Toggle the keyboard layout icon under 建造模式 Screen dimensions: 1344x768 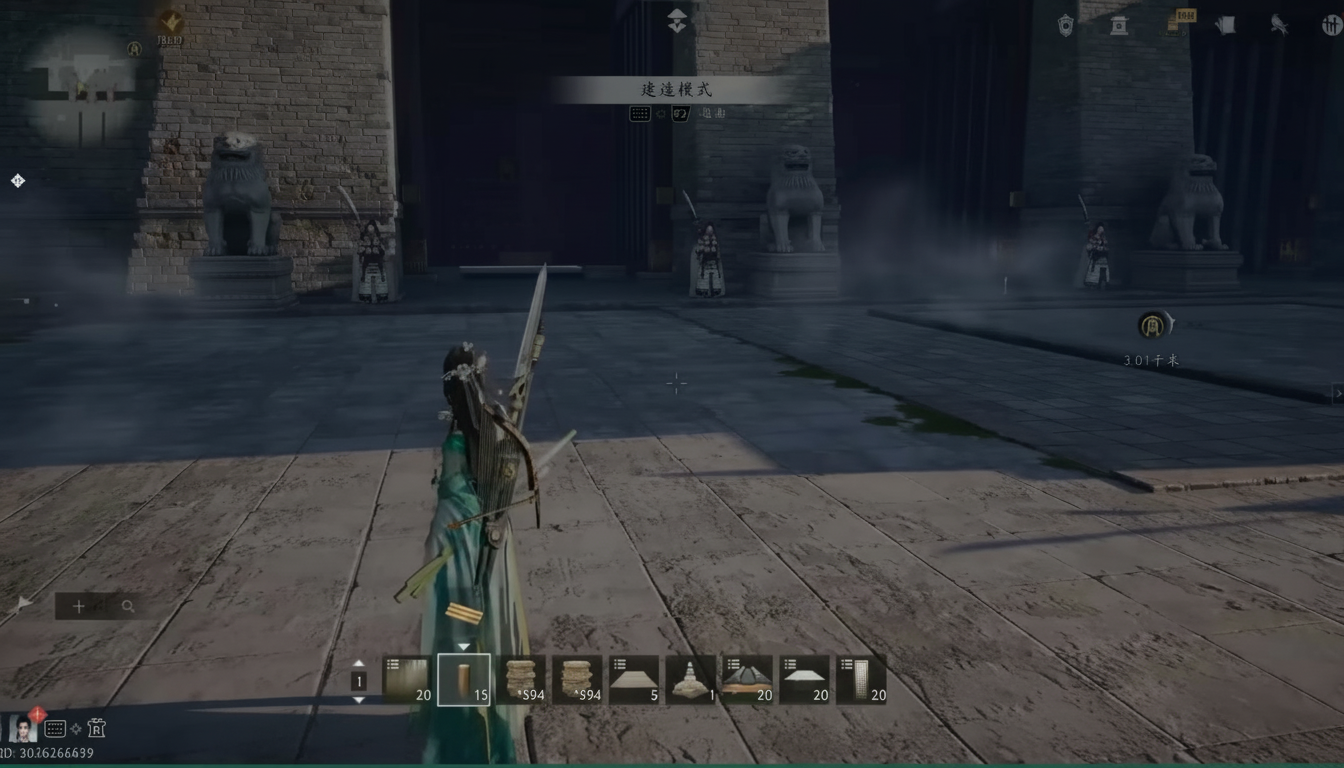coord(639,113)
